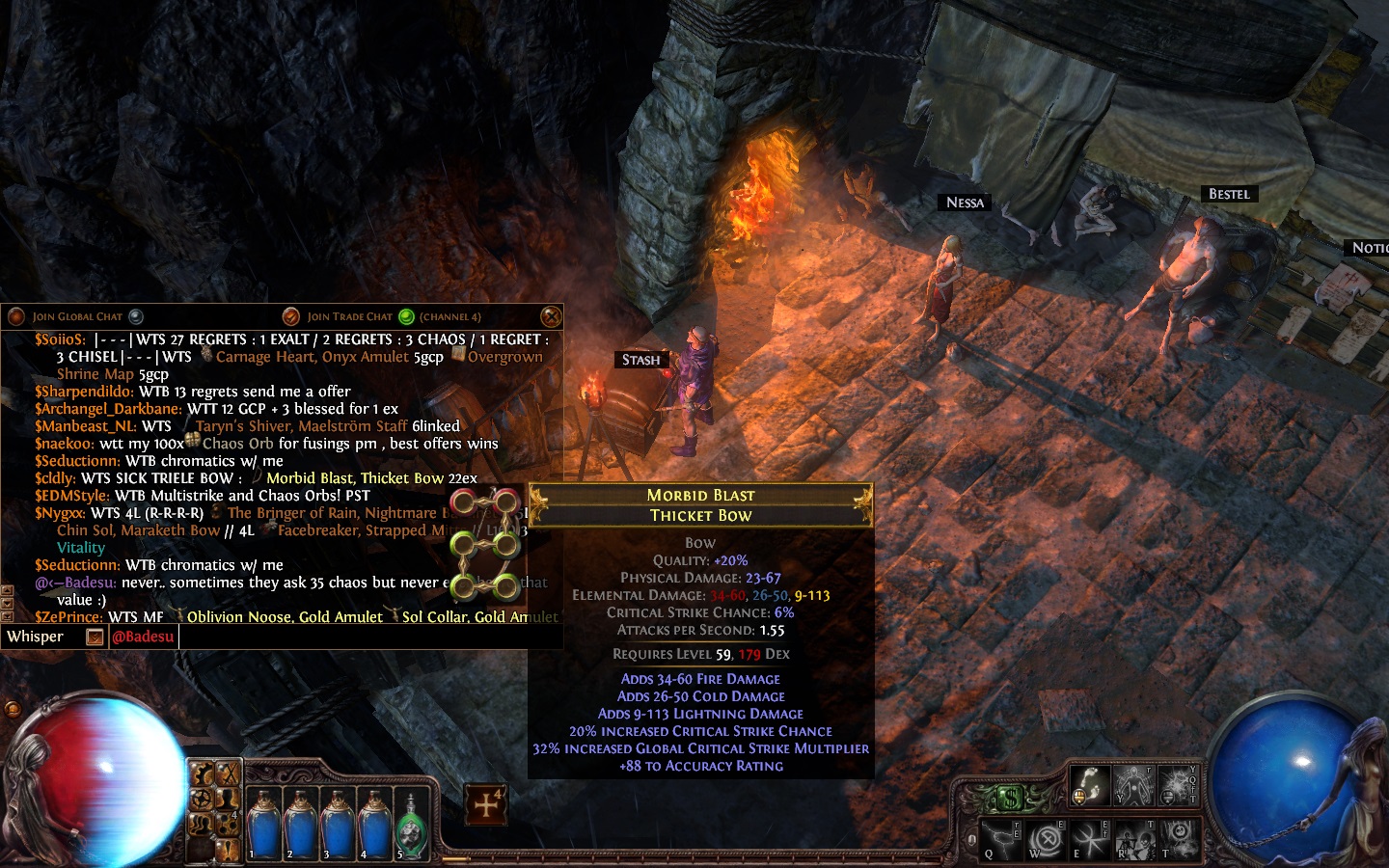Close the chat window
Viewport: 1389px width, 868px height.
coord(550,316)
